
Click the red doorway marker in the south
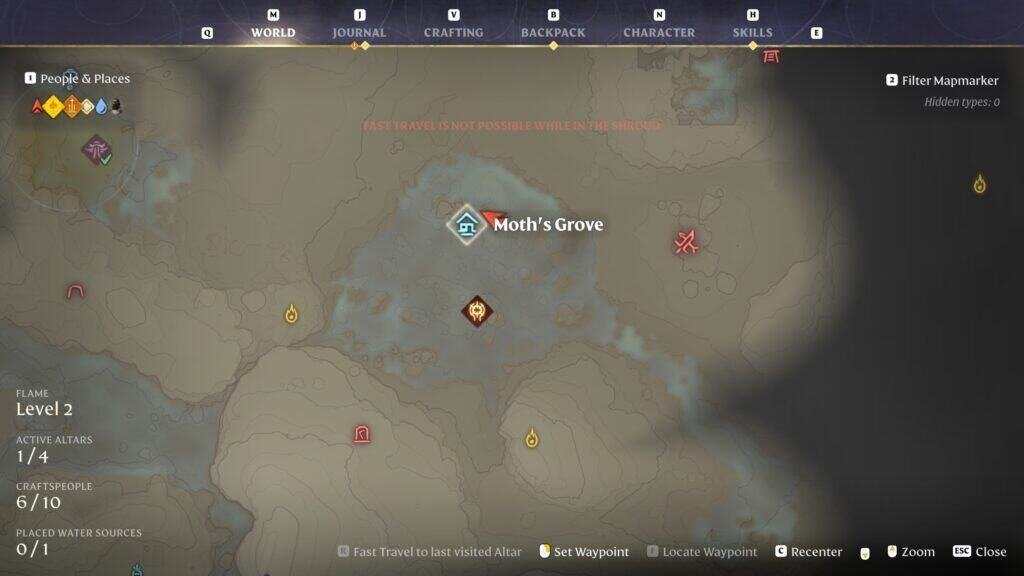(361, 434)
